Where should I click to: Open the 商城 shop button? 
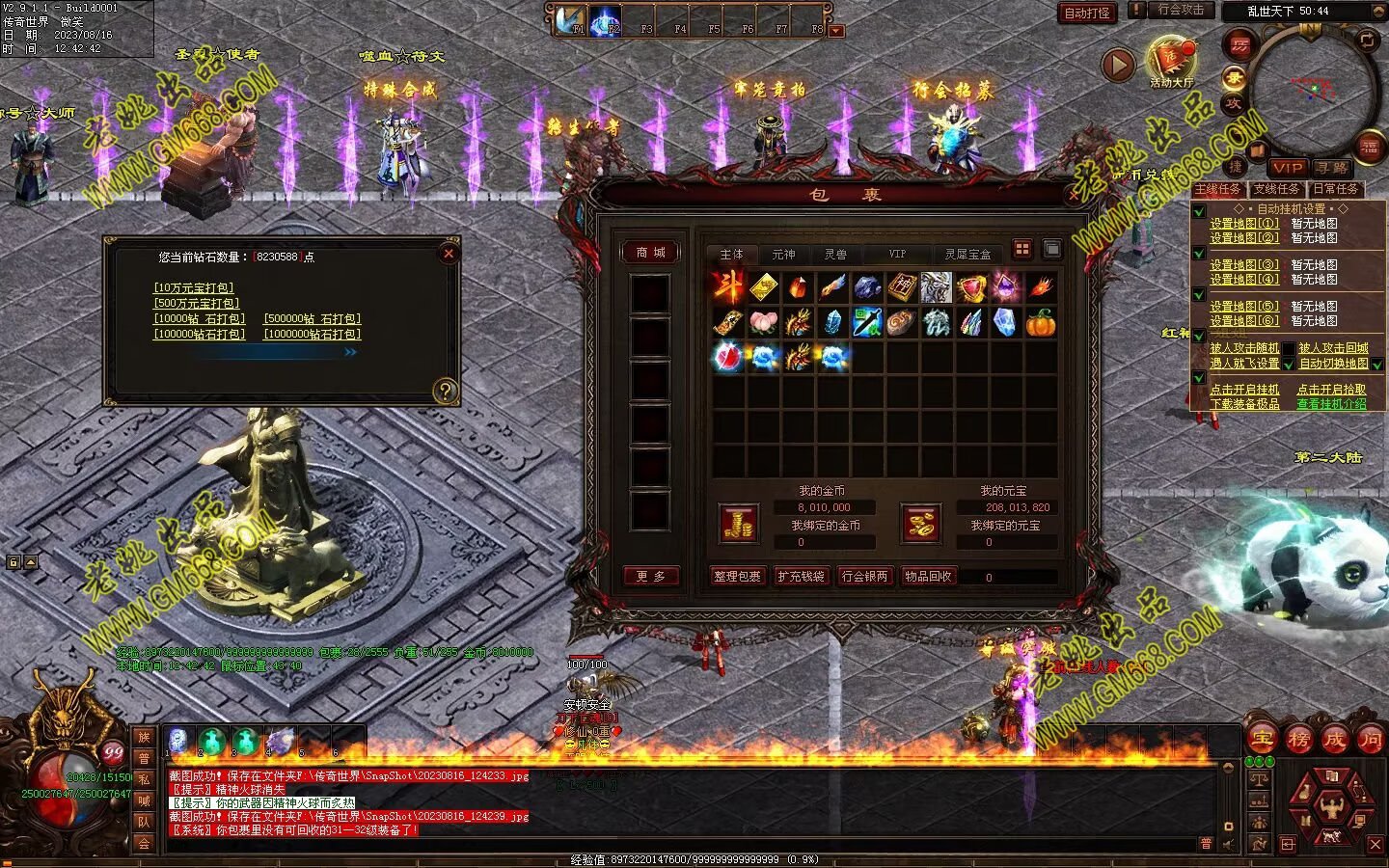pyautogui.click(x=650, y=253)
